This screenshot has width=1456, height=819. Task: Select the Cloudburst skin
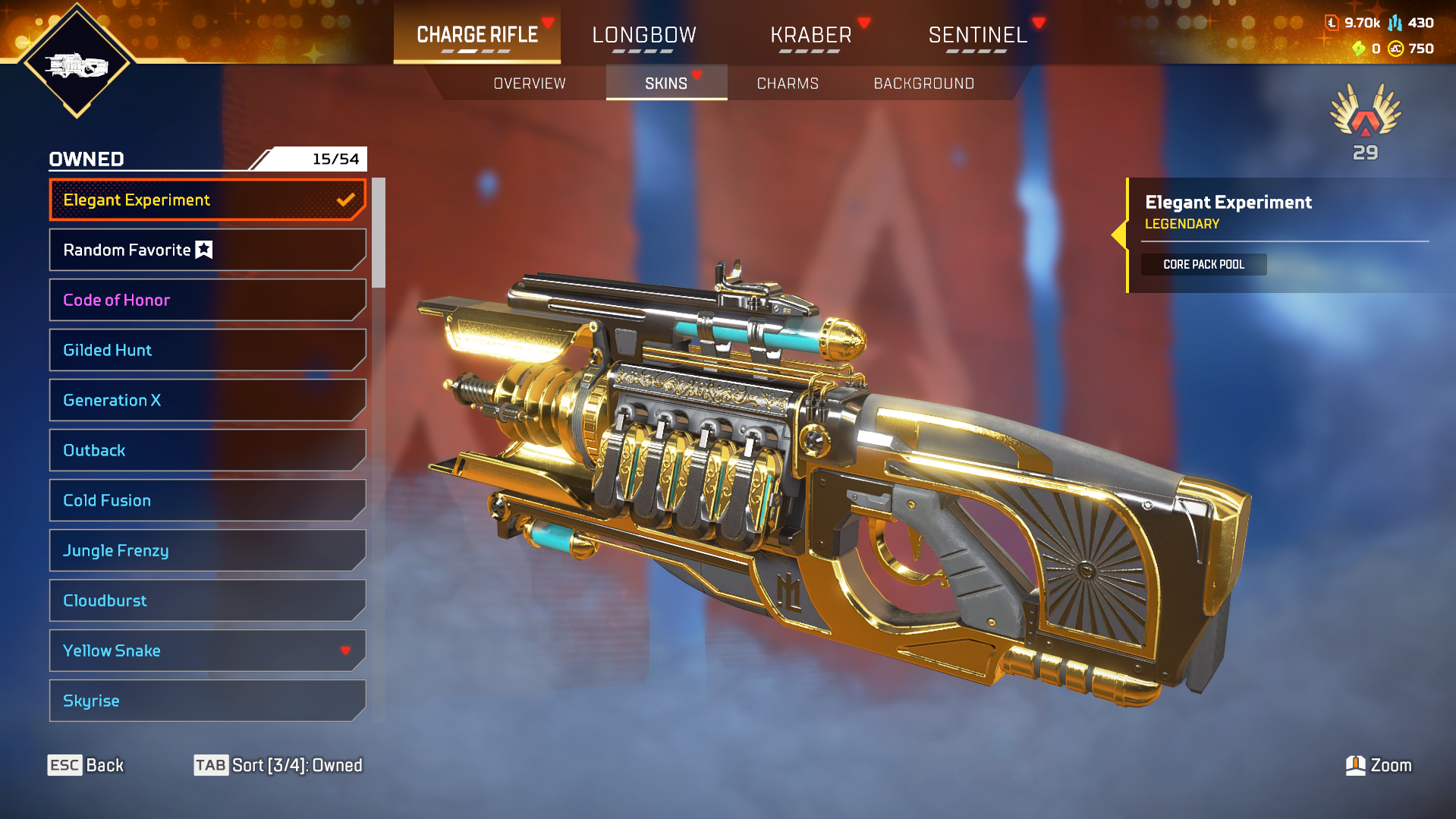(x=206, y=601)
